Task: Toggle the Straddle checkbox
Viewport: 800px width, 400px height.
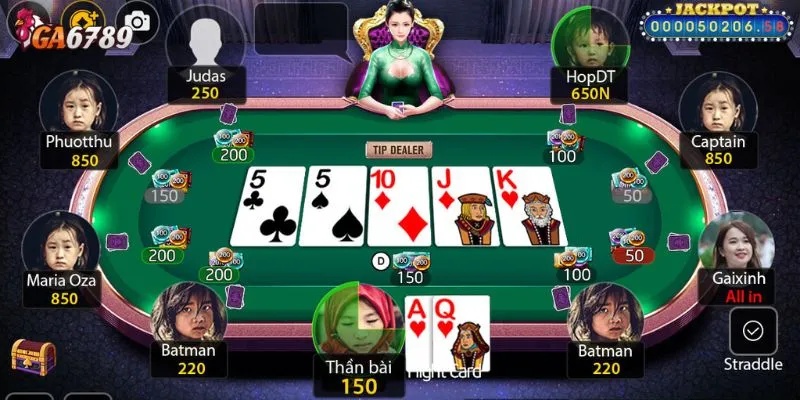Action: [x=753, y=330]
